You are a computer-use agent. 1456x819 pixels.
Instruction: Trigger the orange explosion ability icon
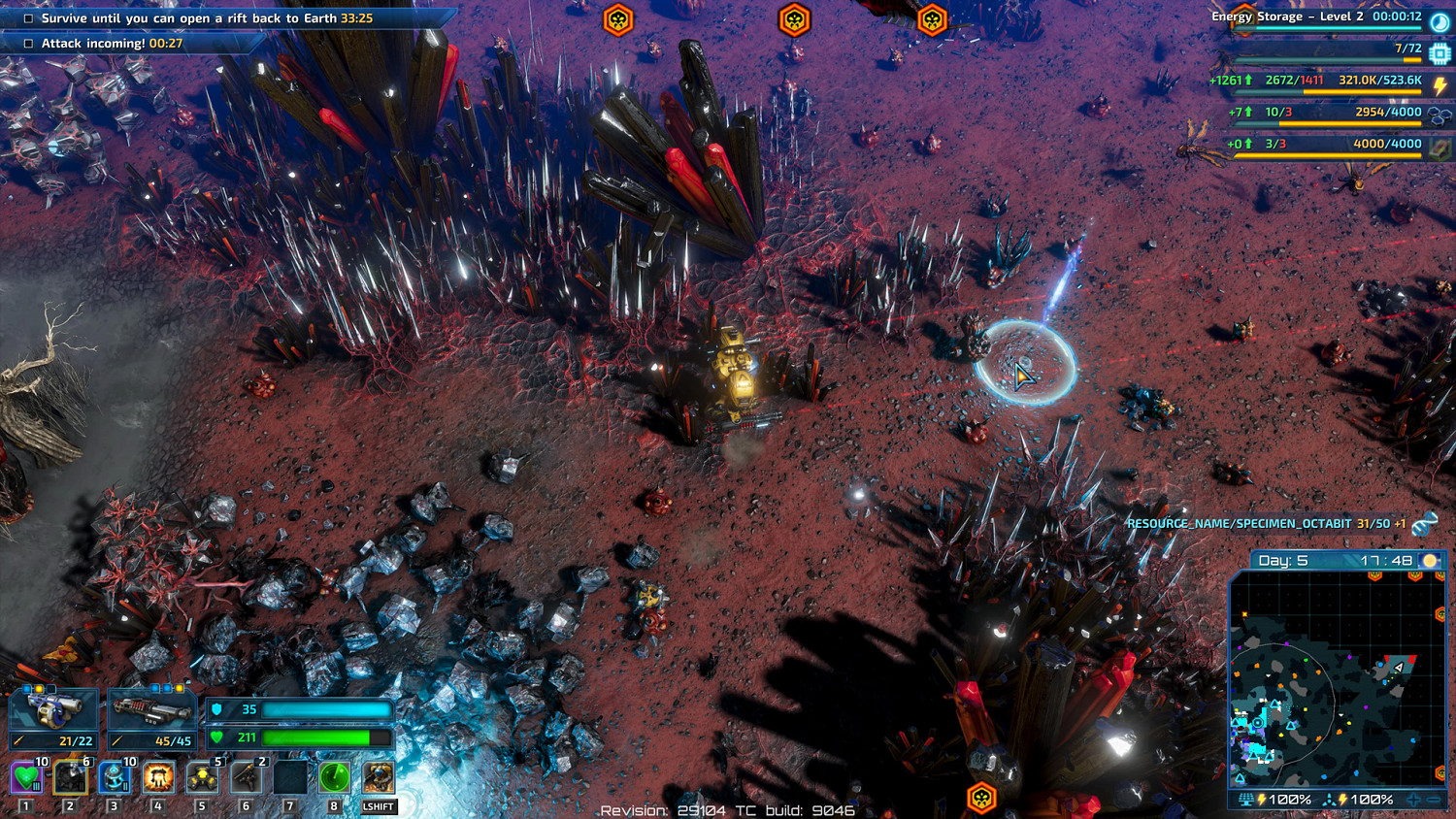(x=158, y=778)
